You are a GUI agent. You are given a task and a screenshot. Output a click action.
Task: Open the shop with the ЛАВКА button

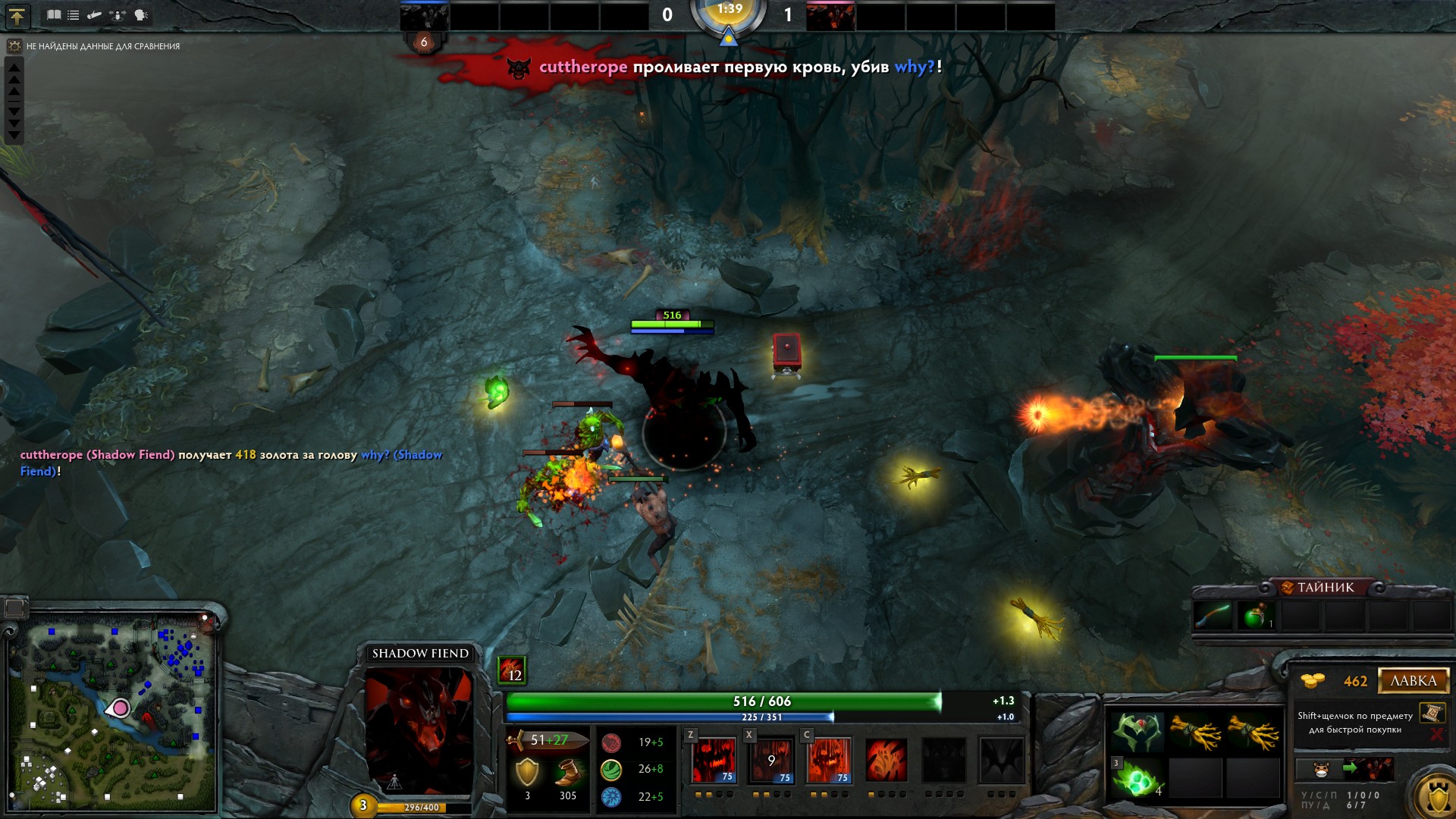point(1413,681)
